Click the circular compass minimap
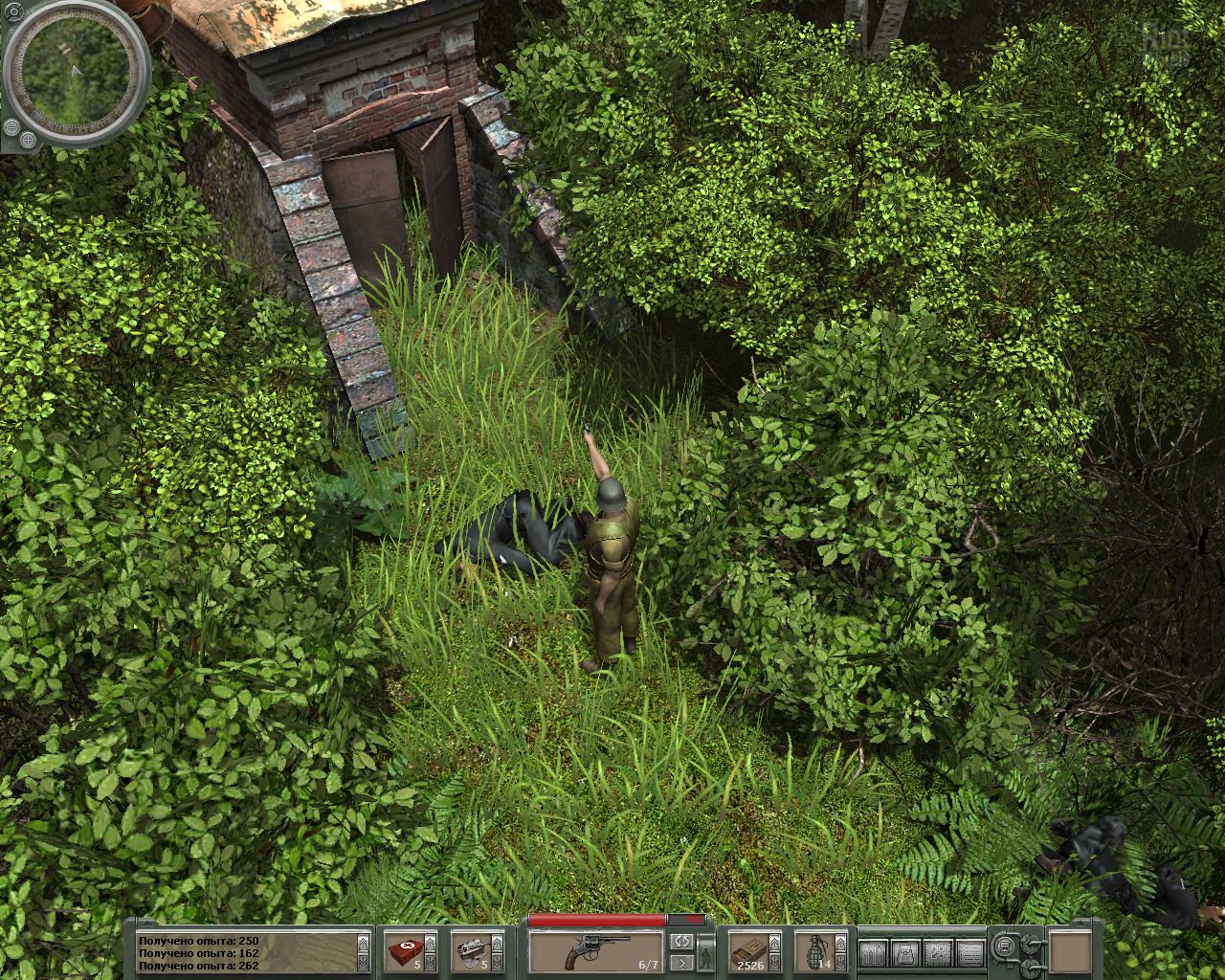 (x=77, y=74)
